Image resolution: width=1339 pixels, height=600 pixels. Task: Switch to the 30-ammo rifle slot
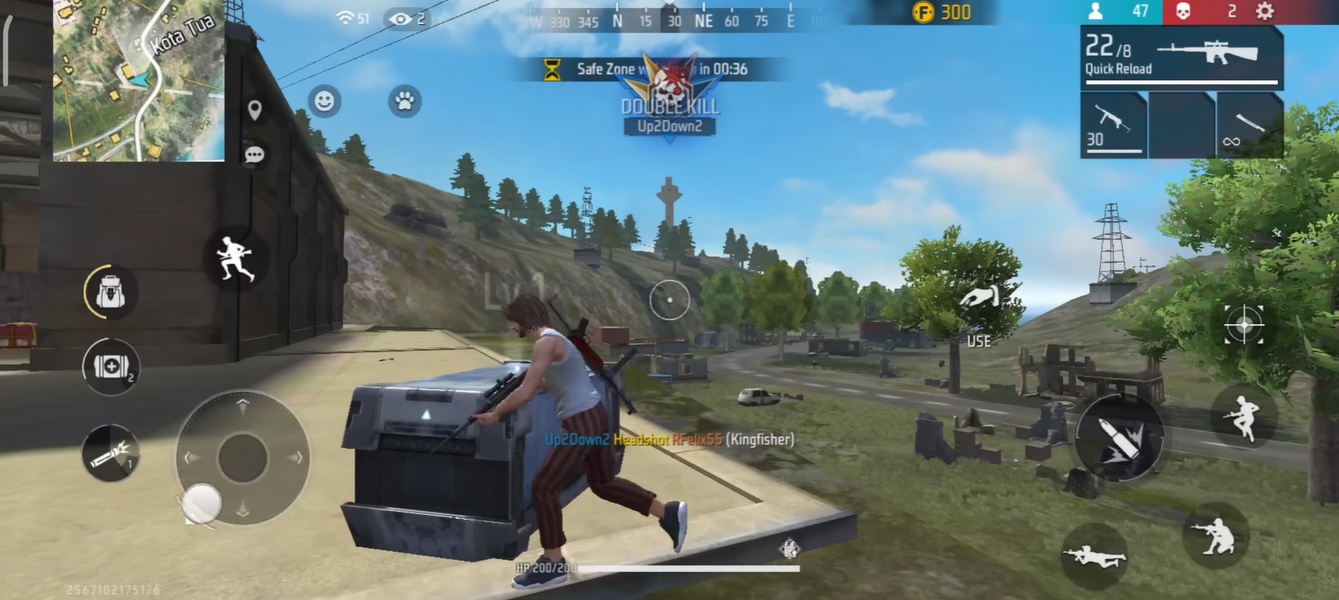click(x=1113, y=125)
